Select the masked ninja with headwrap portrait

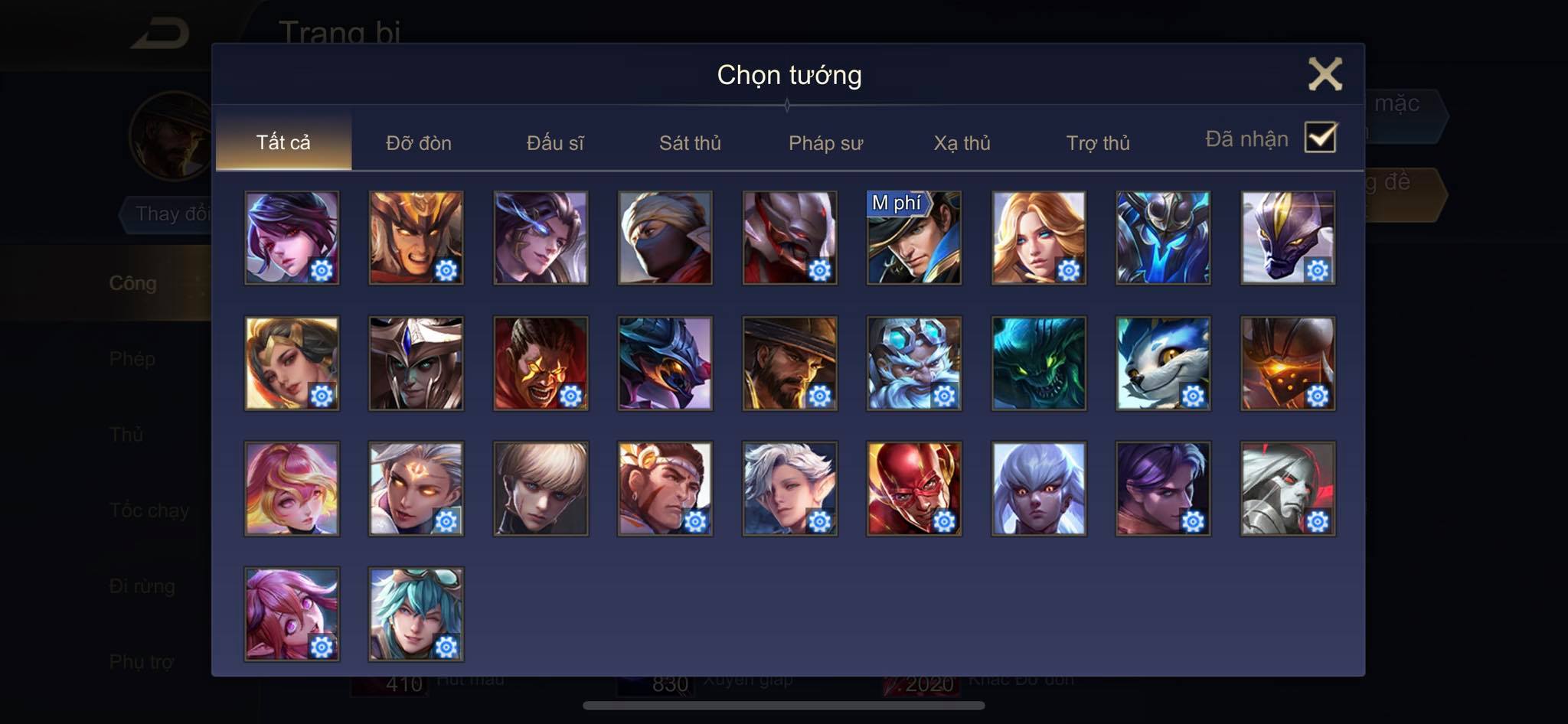click(665, 238)
